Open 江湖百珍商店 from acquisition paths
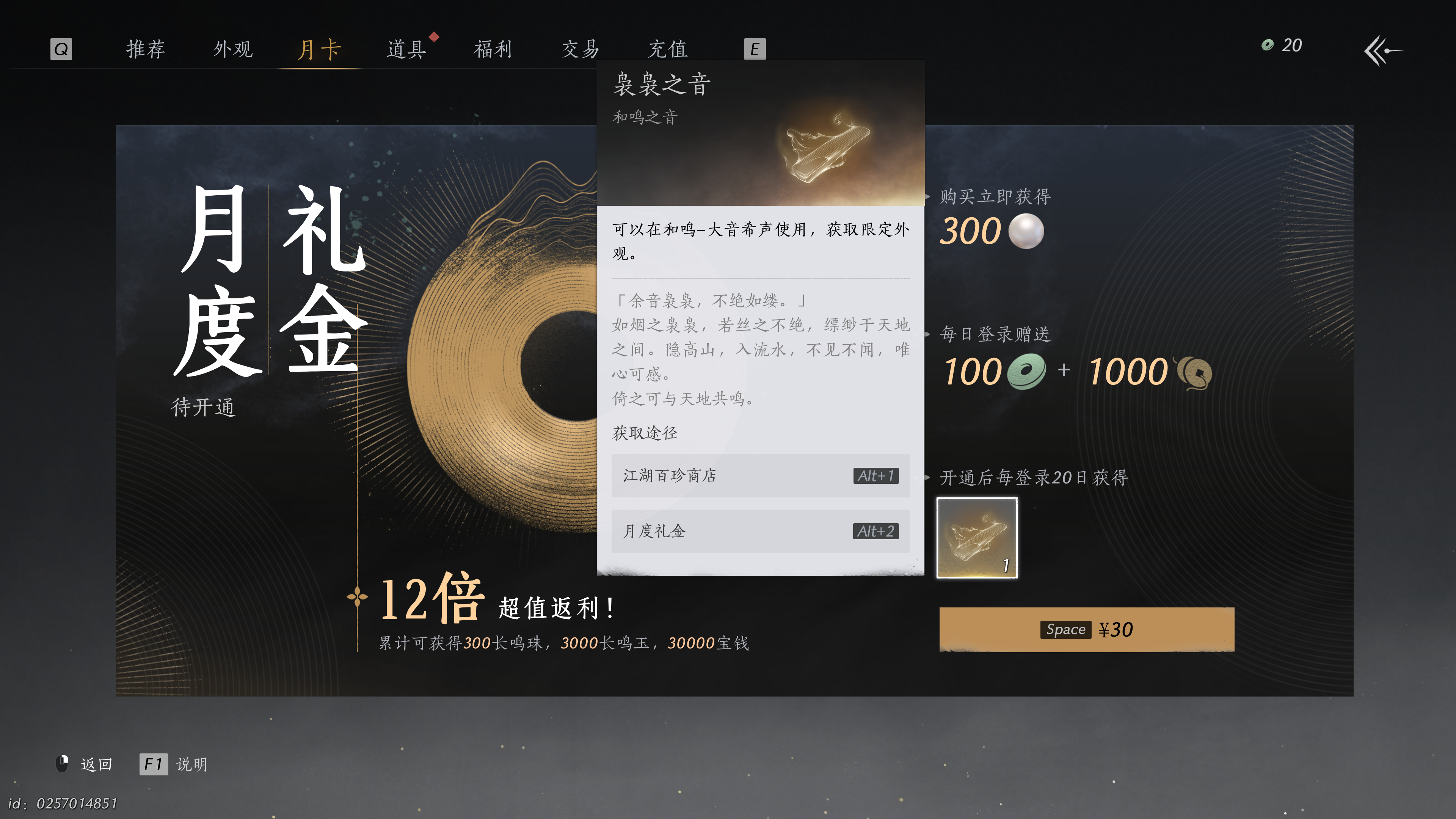The width and height of the screenshot is (1456, 819). tap(760, 476)
